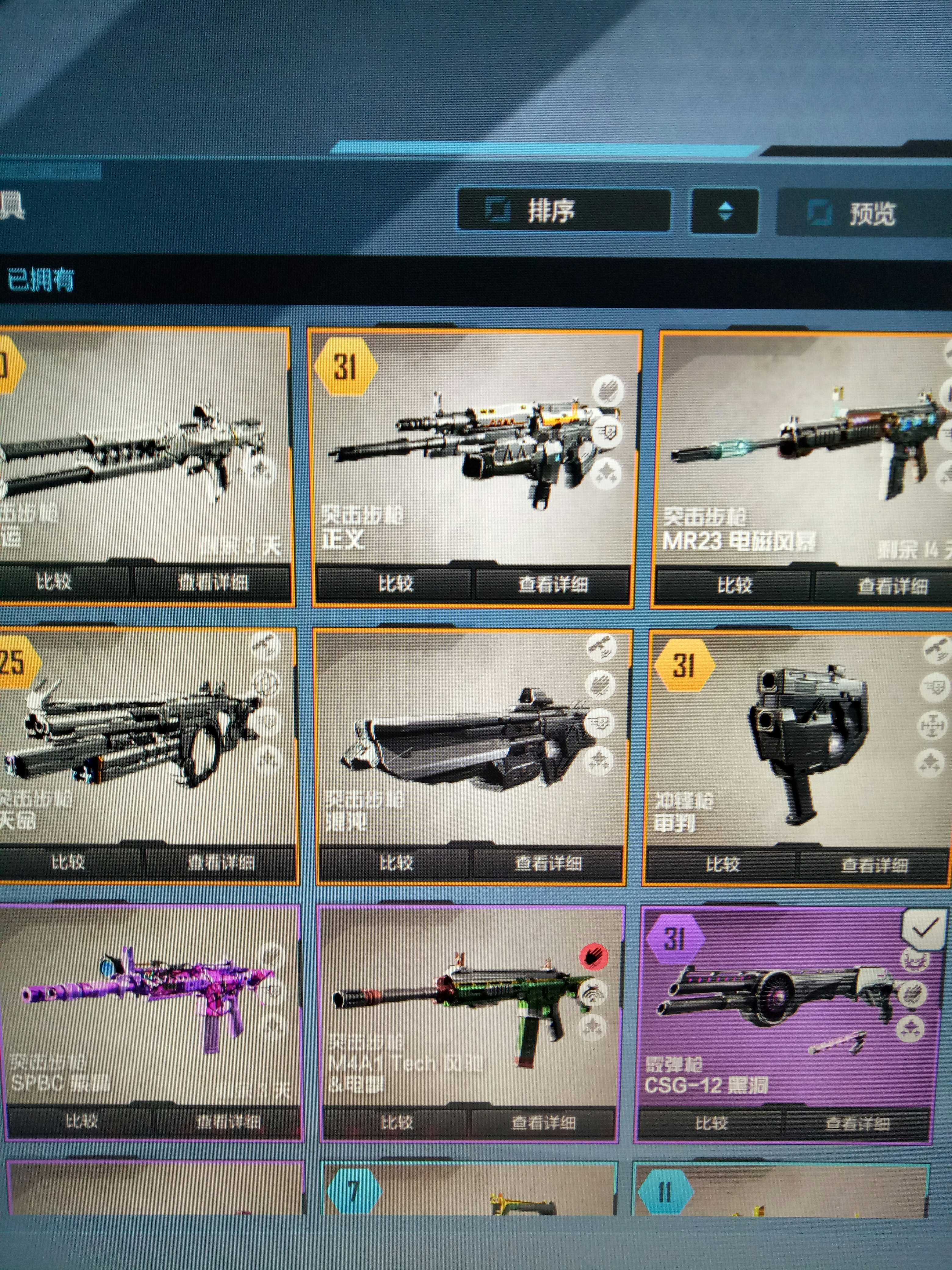Toggle the sort order arrow button
Screen dimensions: 952x1270
(x=725, y=212)
